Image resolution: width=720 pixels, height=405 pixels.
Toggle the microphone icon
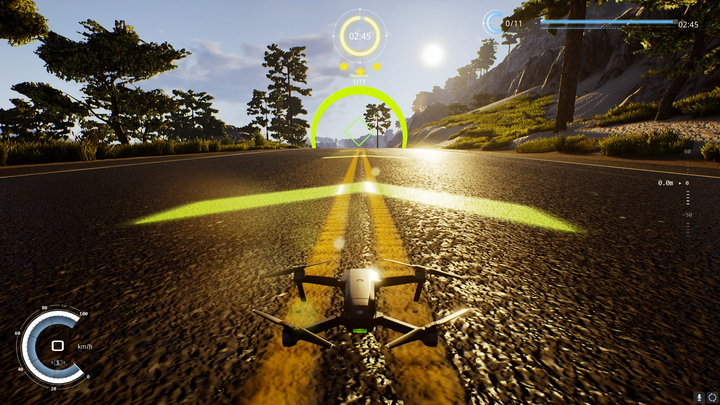tap(698, 397)
